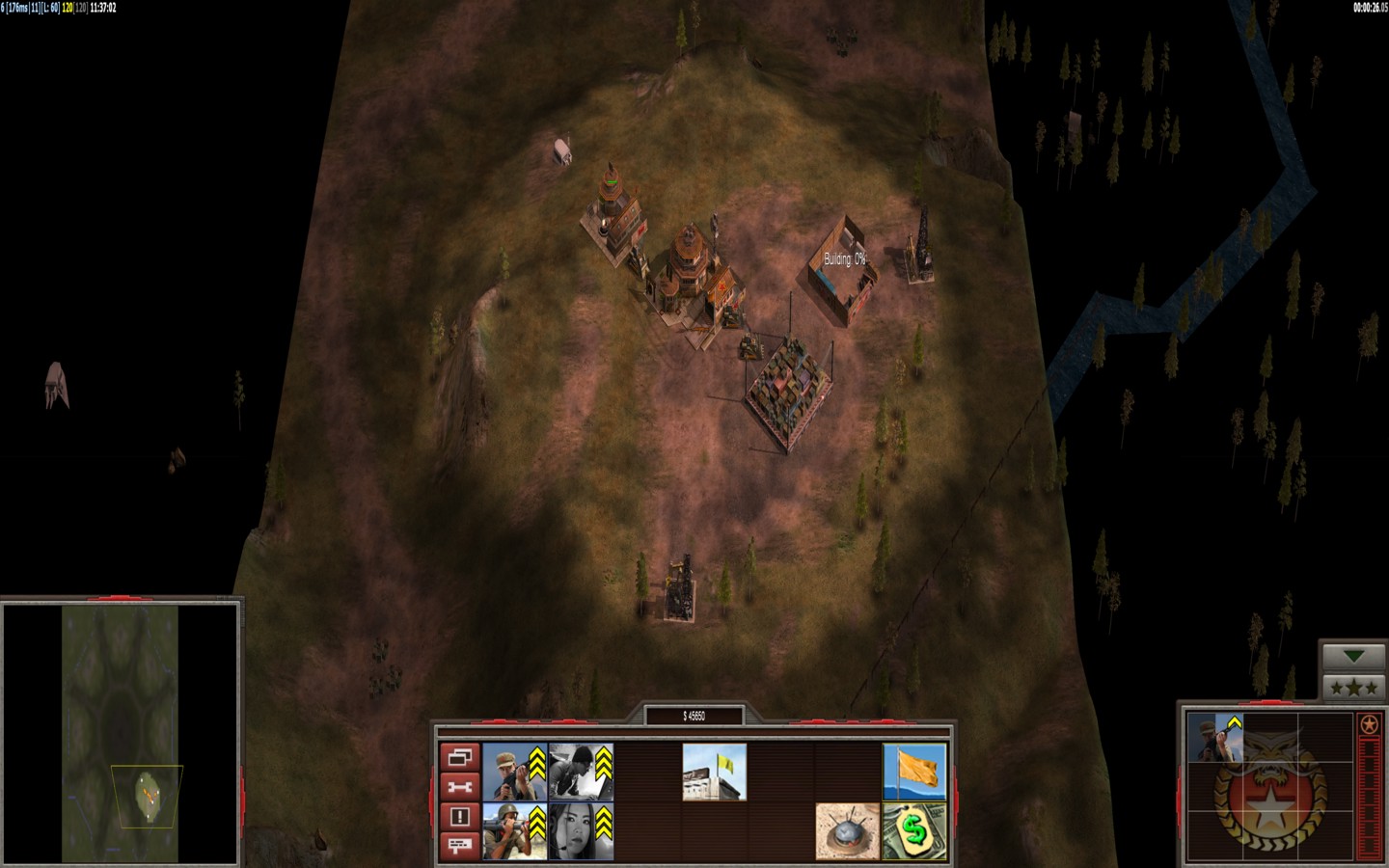The image size is (1389, 868).
Task: Activate the land mines upgrade icon
Action: tap(847, 830)
